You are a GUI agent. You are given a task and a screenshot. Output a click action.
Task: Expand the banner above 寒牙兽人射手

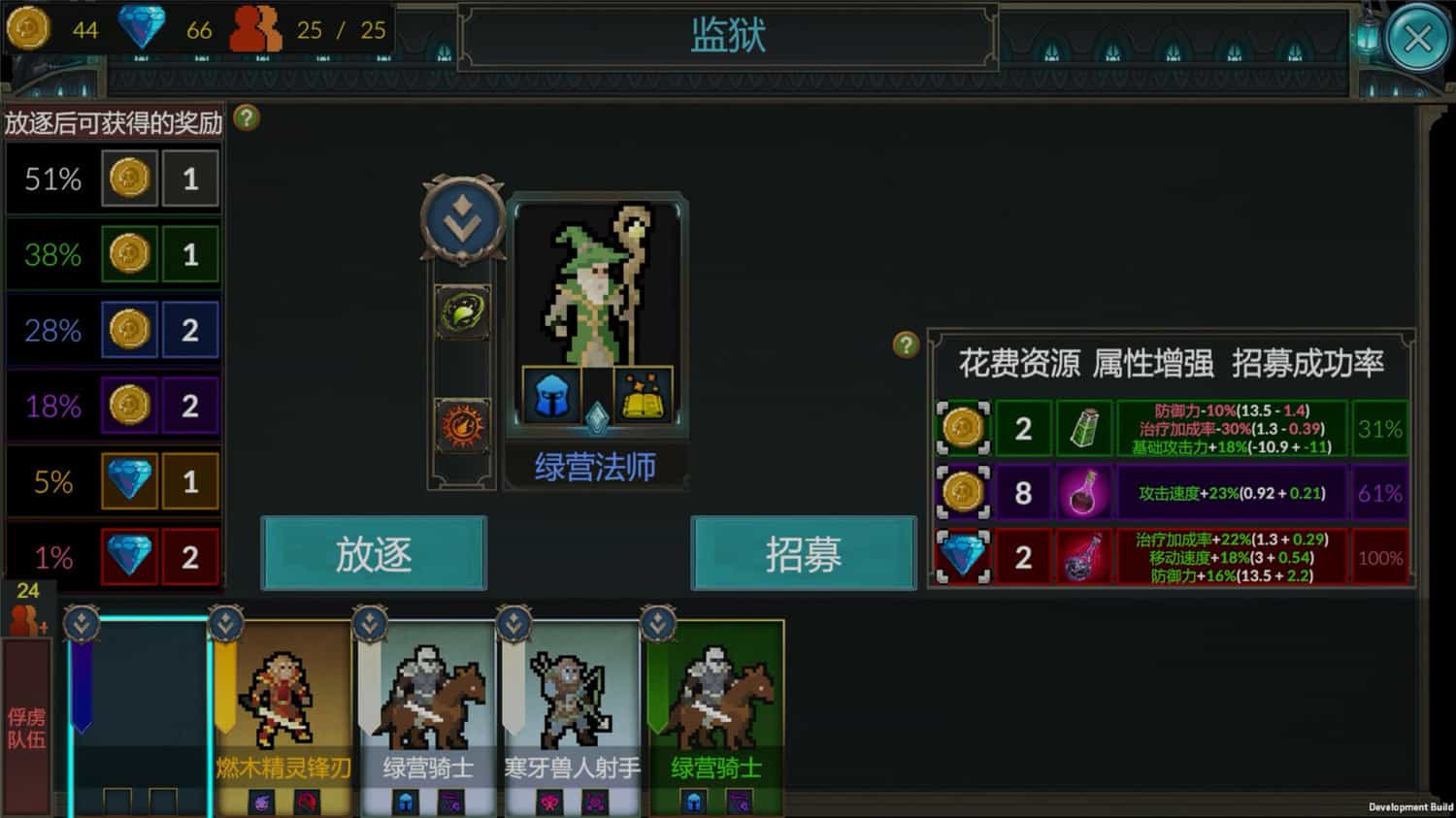[513, 621]
